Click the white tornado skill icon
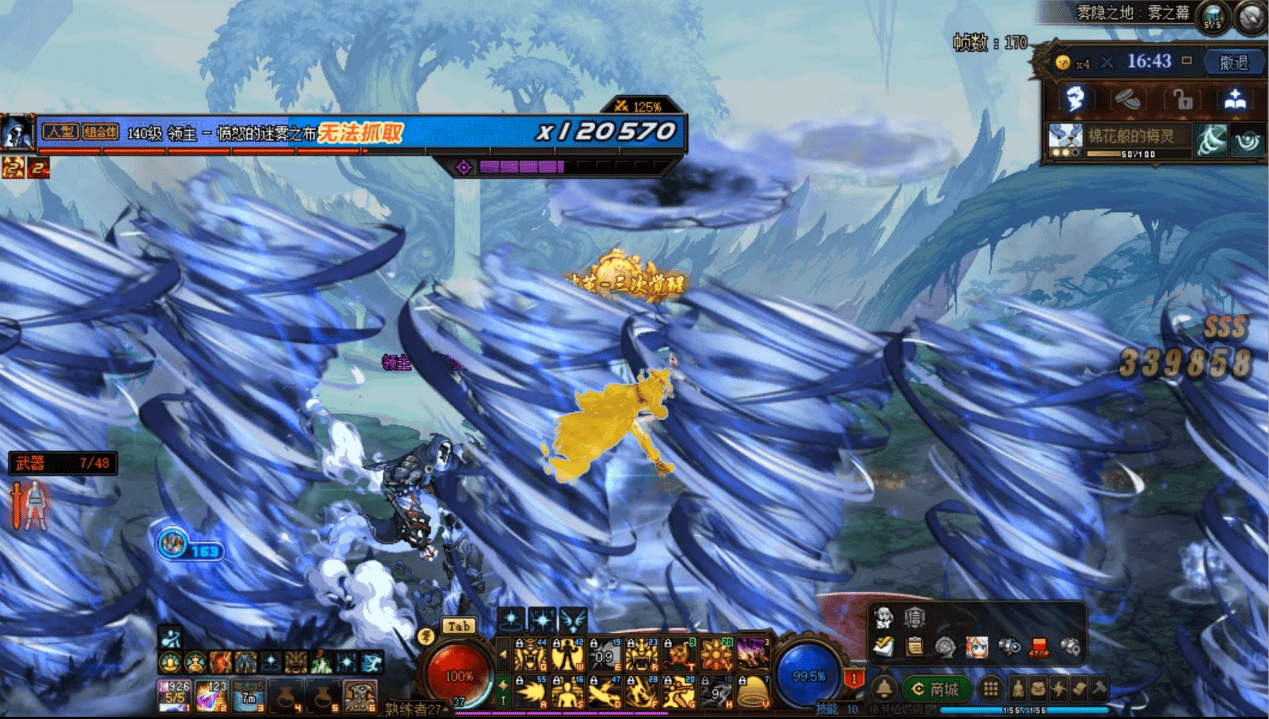The image size is (1269, 719). pos(1211,140)
